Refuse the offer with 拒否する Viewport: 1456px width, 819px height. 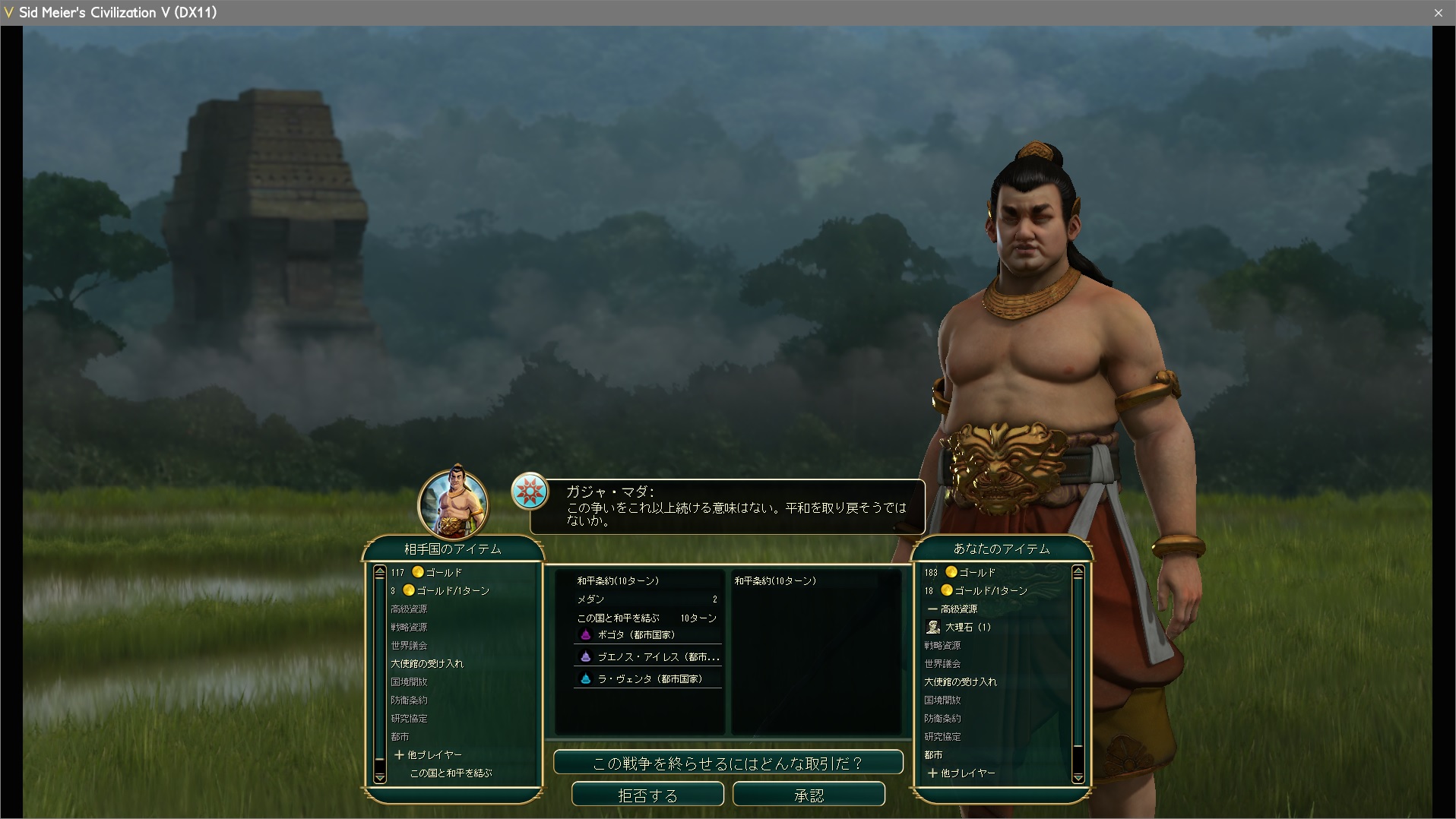[647, 795]
